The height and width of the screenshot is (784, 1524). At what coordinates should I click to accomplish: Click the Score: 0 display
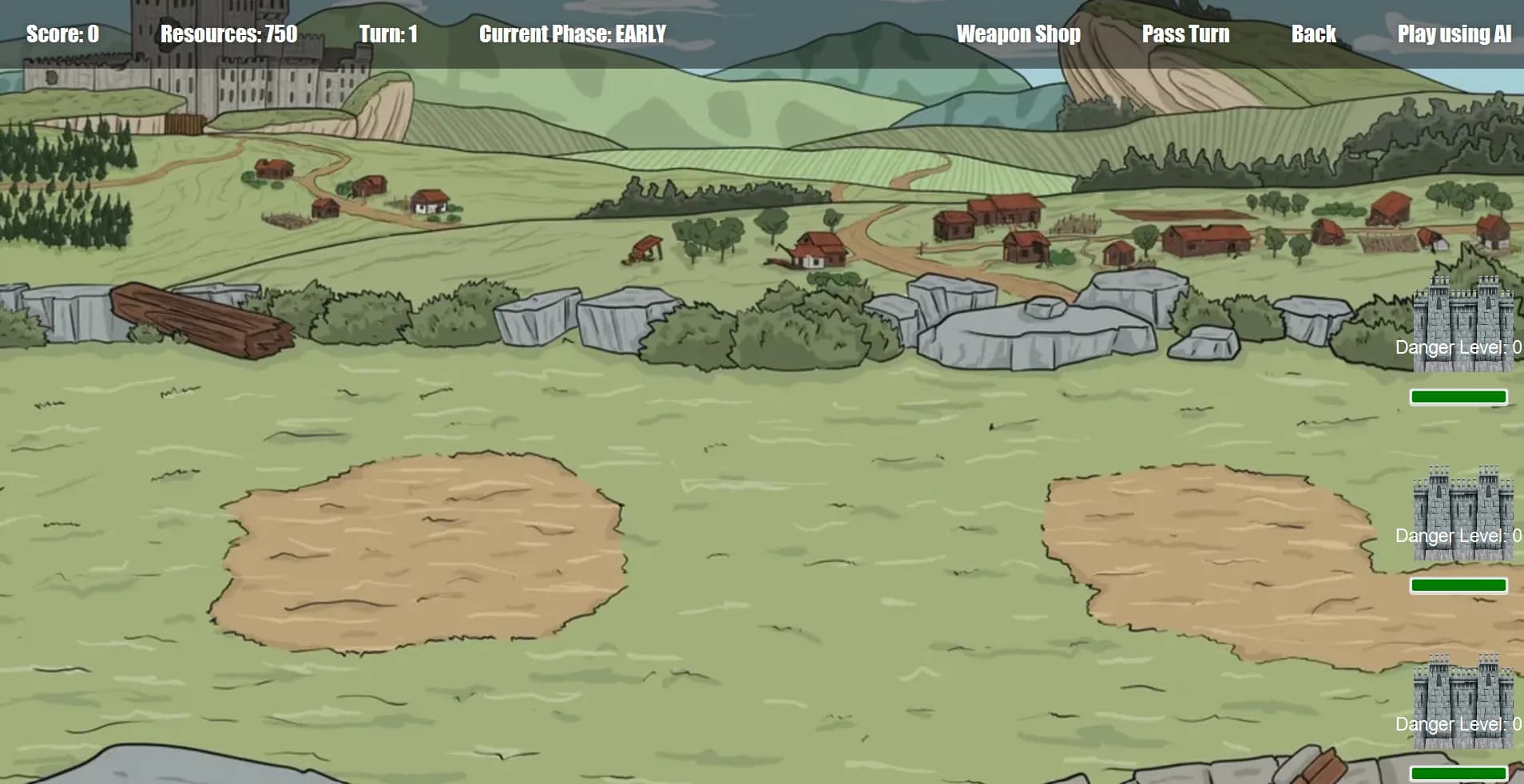pyautogui.click(x=61, y=34)
